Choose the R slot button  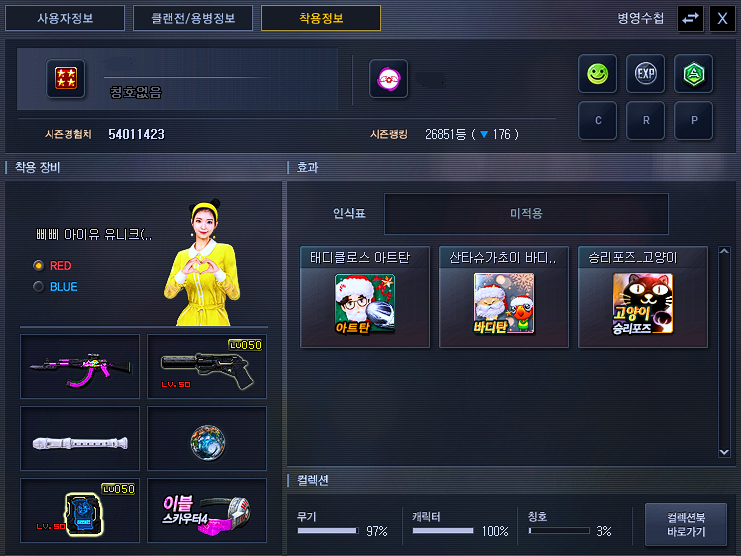pos(645,121)
